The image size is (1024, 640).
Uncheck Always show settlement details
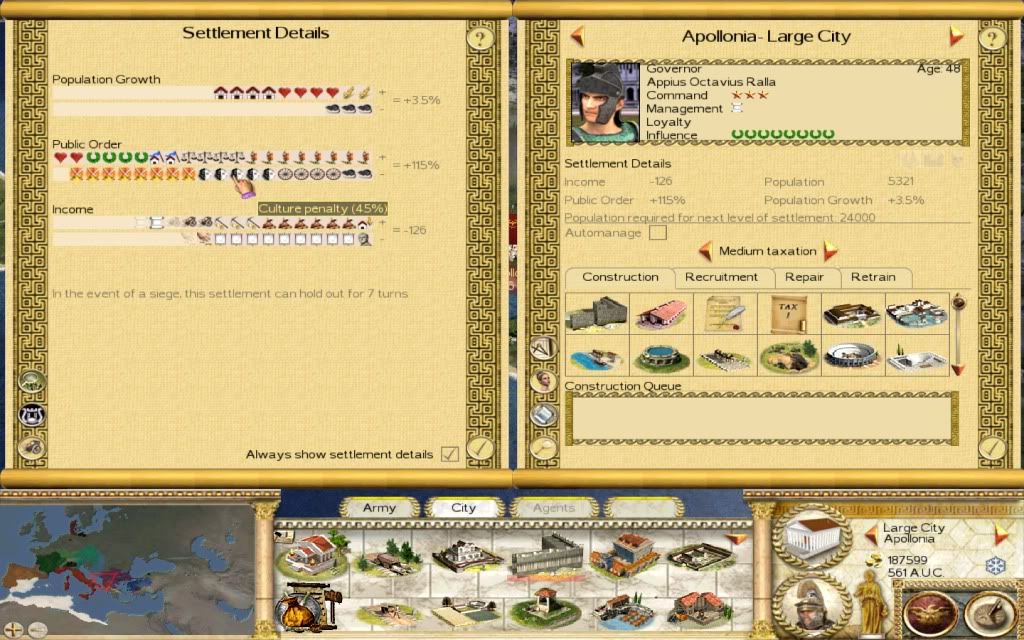450,454
